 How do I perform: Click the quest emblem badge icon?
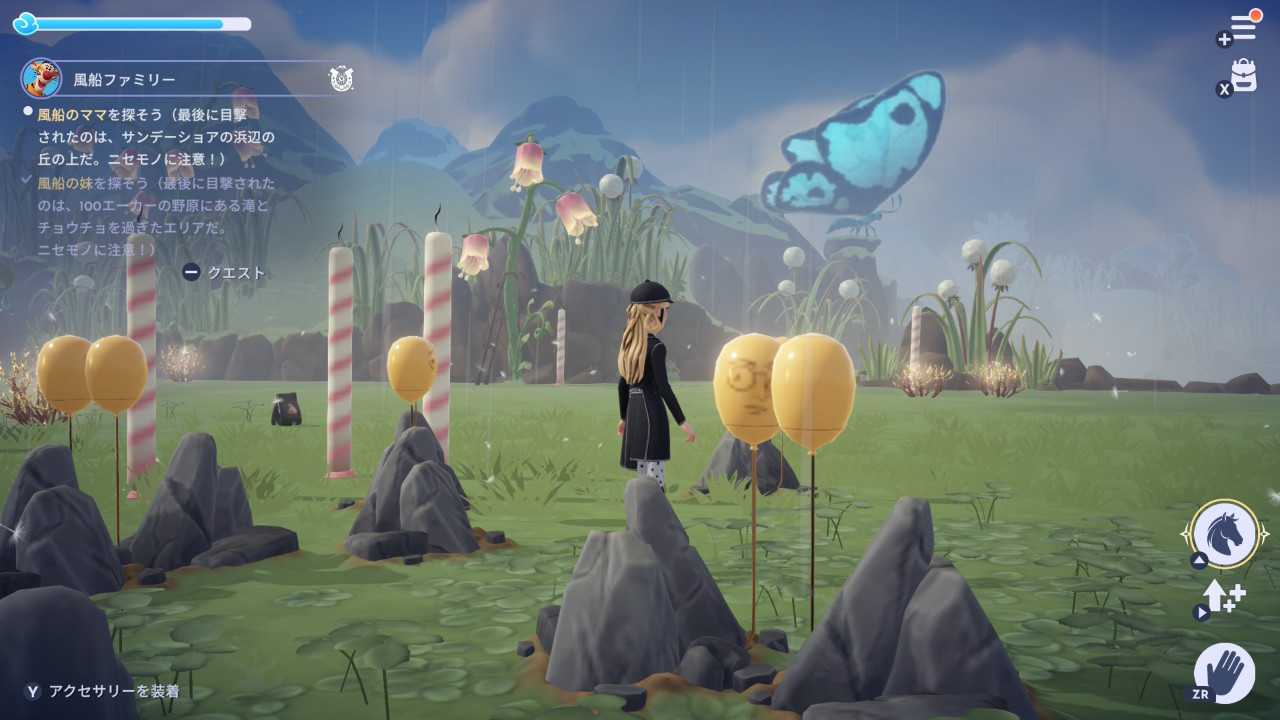pyautogui.click(x=341, y=79)
